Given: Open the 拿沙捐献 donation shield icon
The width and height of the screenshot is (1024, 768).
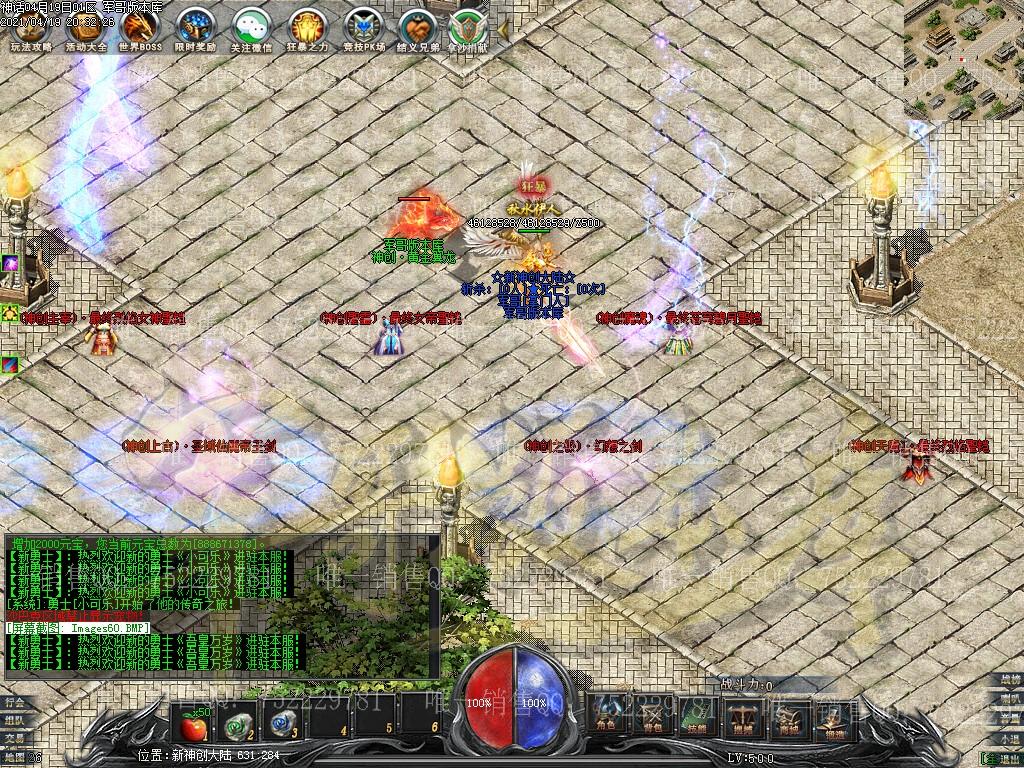Looking at the screenshot, I should [468, 27].
